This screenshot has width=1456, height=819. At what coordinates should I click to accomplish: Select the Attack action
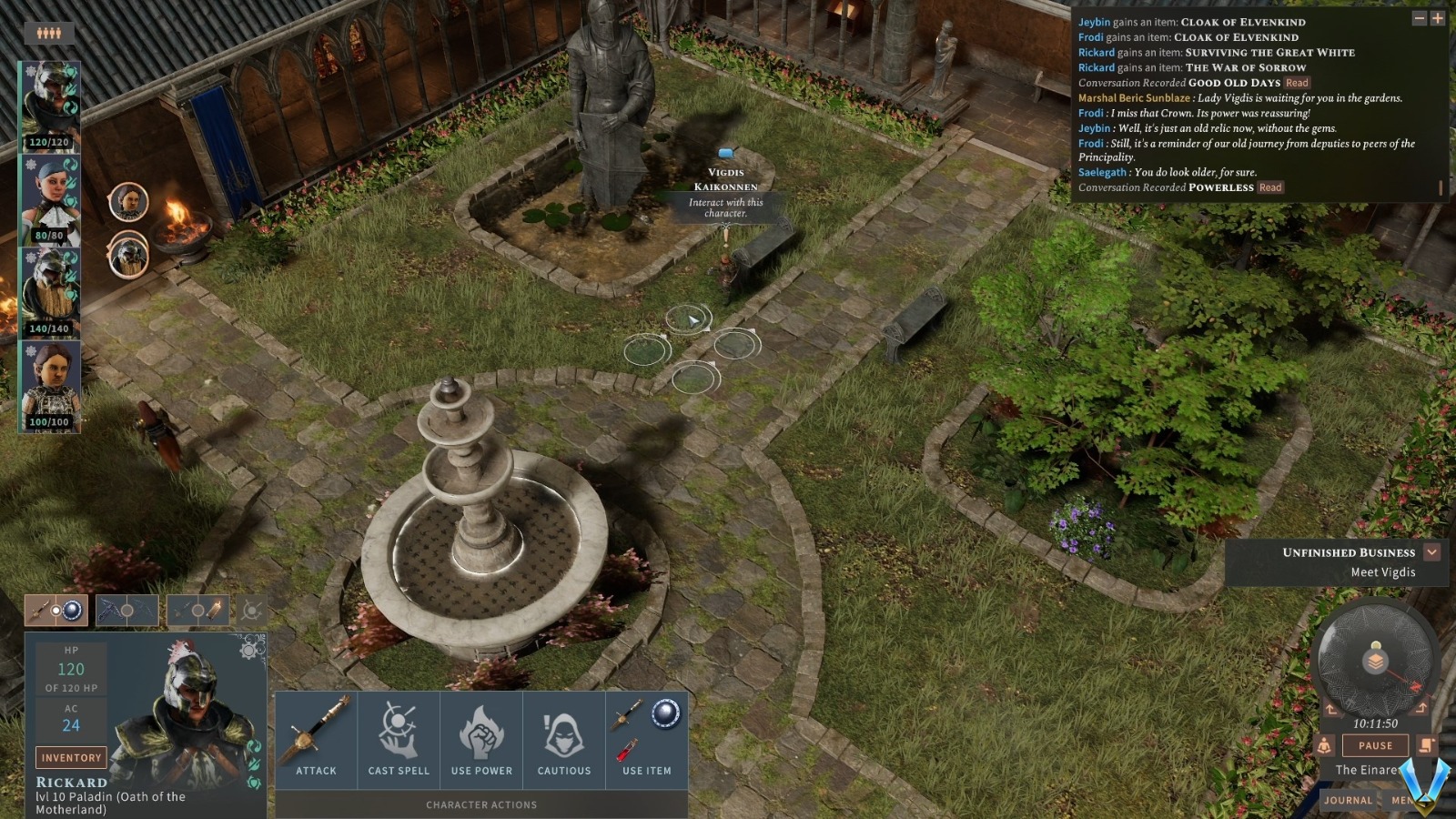click(x=316, y=738)
